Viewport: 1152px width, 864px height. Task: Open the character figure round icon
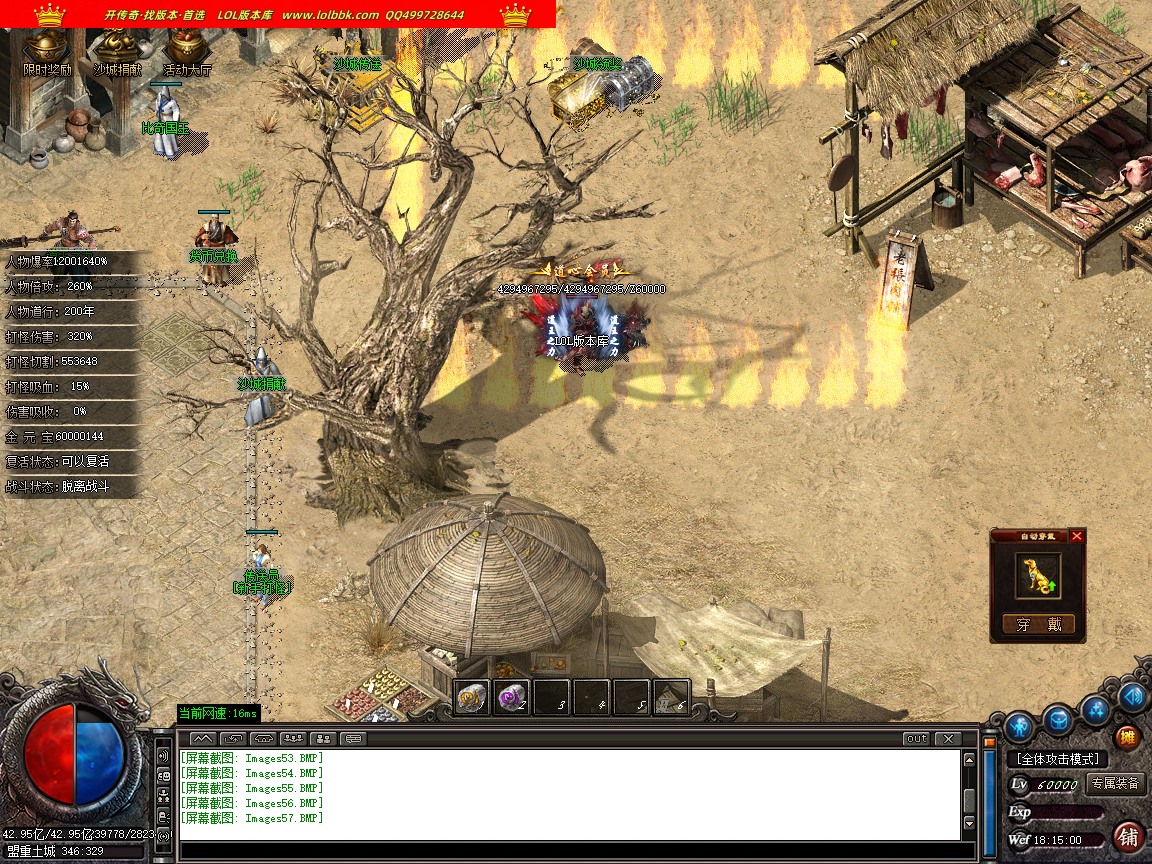pyautogui.click(x=1019, y=725)
